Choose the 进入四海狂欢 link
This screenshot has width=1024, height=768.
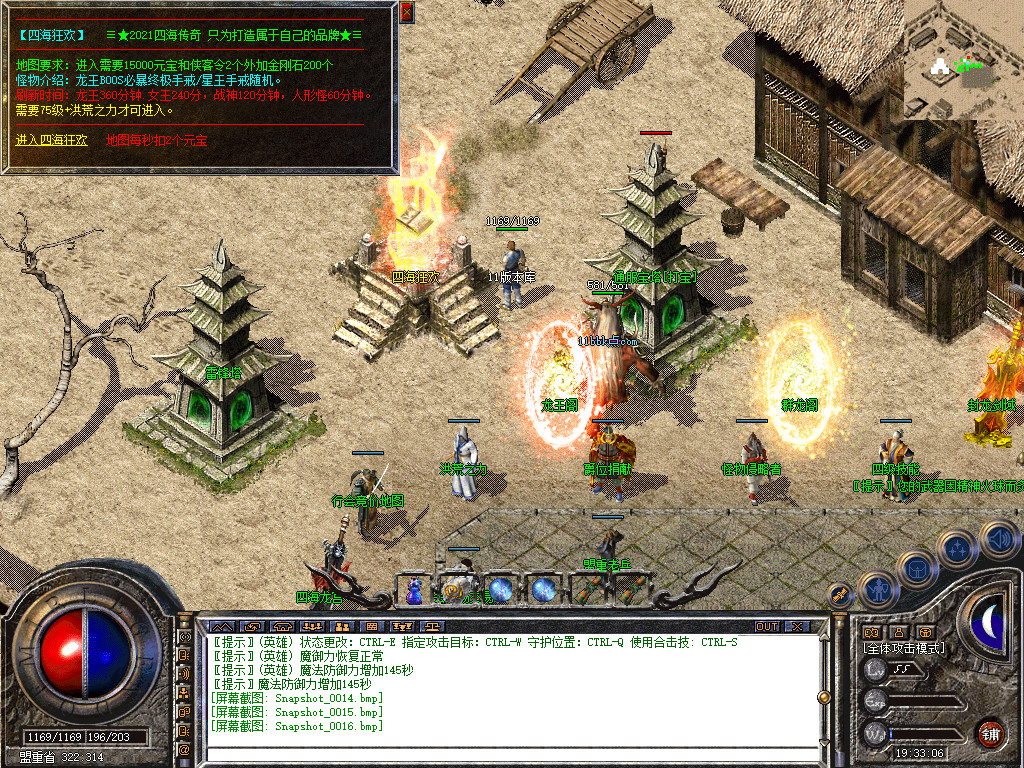point(51,140)
